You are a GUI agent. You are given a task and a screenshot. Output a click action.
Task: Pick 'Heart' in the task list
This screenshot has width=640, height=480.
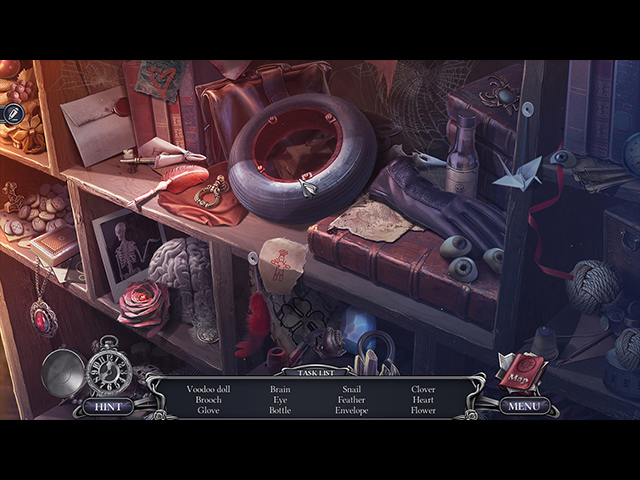click(x=423, y=400)
